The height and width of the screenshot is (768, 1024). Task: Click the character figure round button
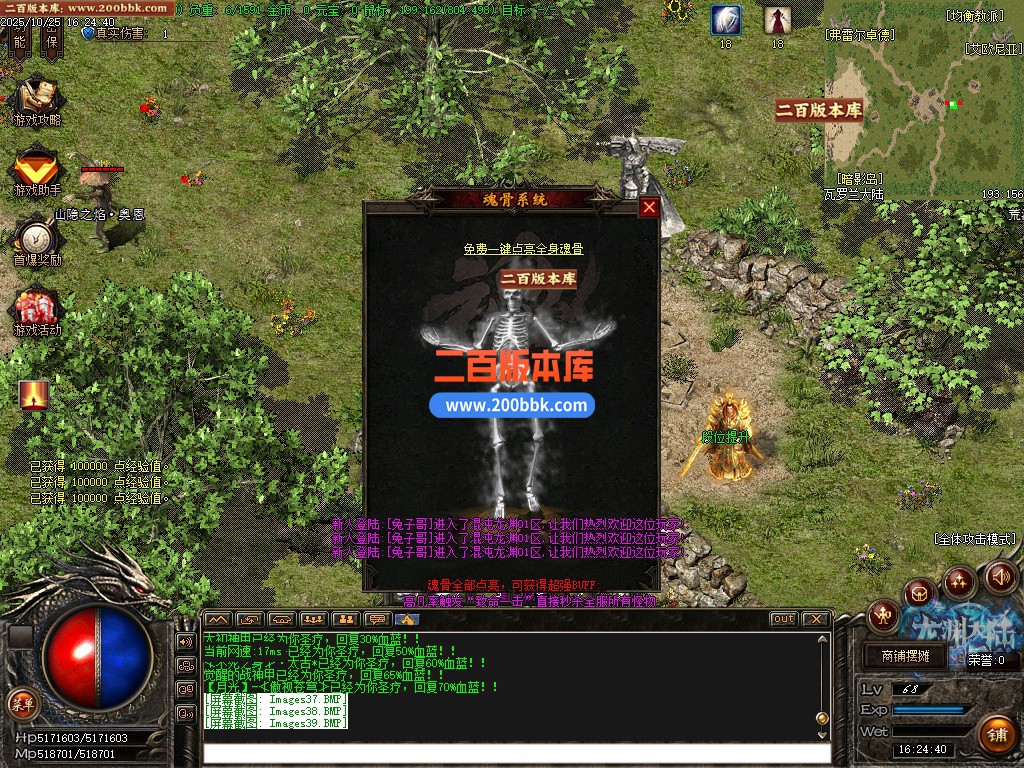click(x=884, y=615)
